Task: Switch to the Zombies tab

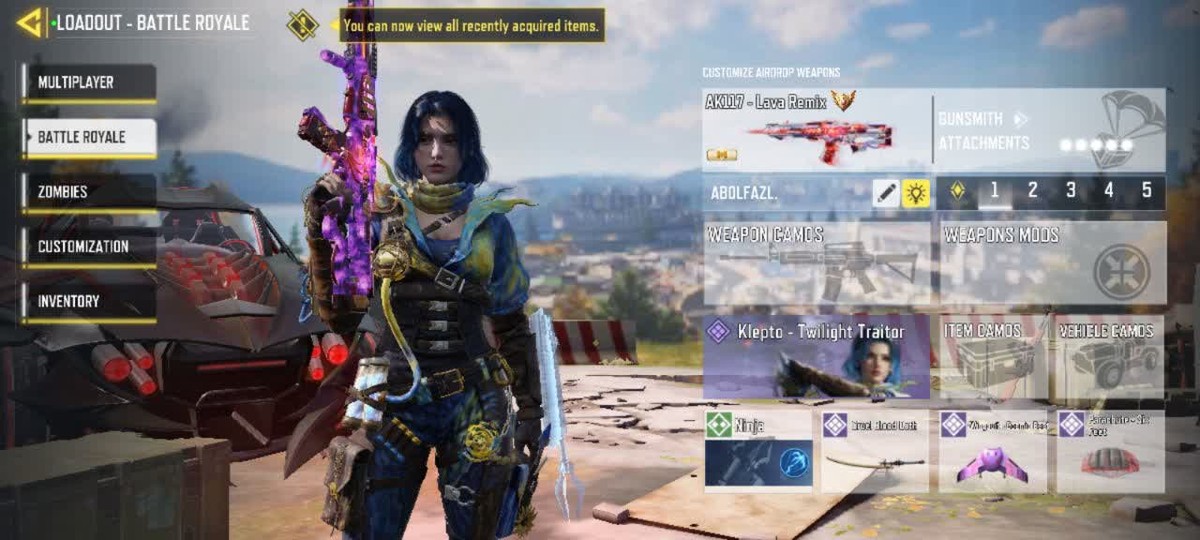Action: pos(90,192)
